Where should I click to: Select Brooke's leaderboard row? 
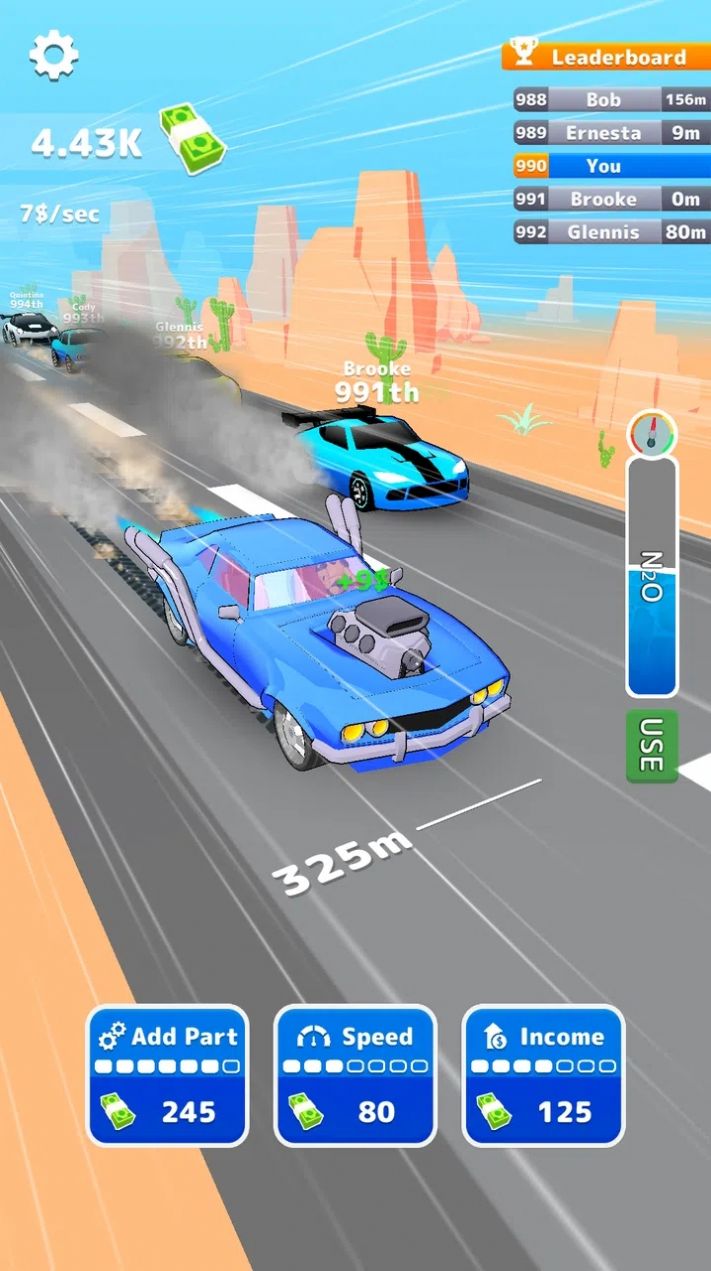pyautogui.click(x=610, y=199)
